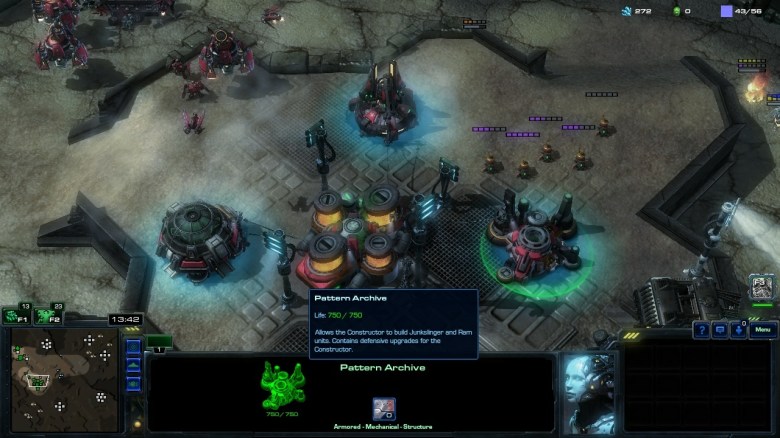Open the game Menu
Screen dimensions: 780x438
[763, 330]
